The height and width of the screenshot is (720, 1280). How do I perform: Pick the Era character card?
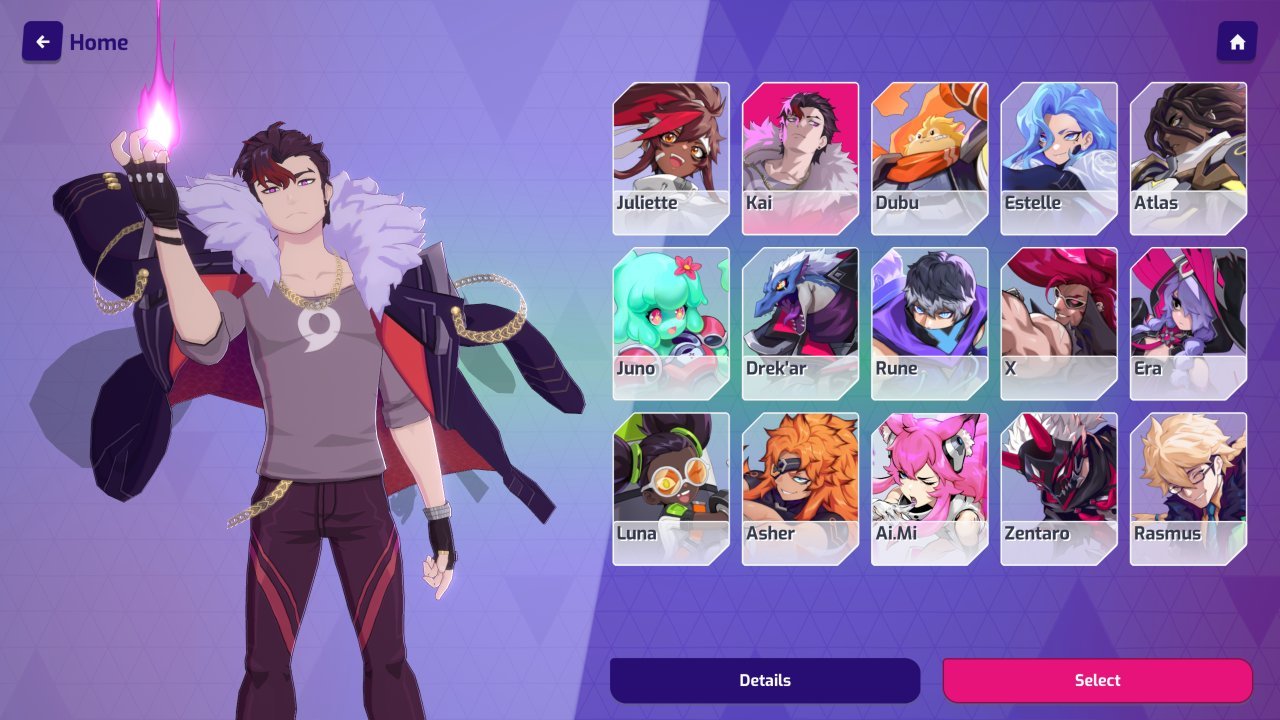coord(1188,323)
